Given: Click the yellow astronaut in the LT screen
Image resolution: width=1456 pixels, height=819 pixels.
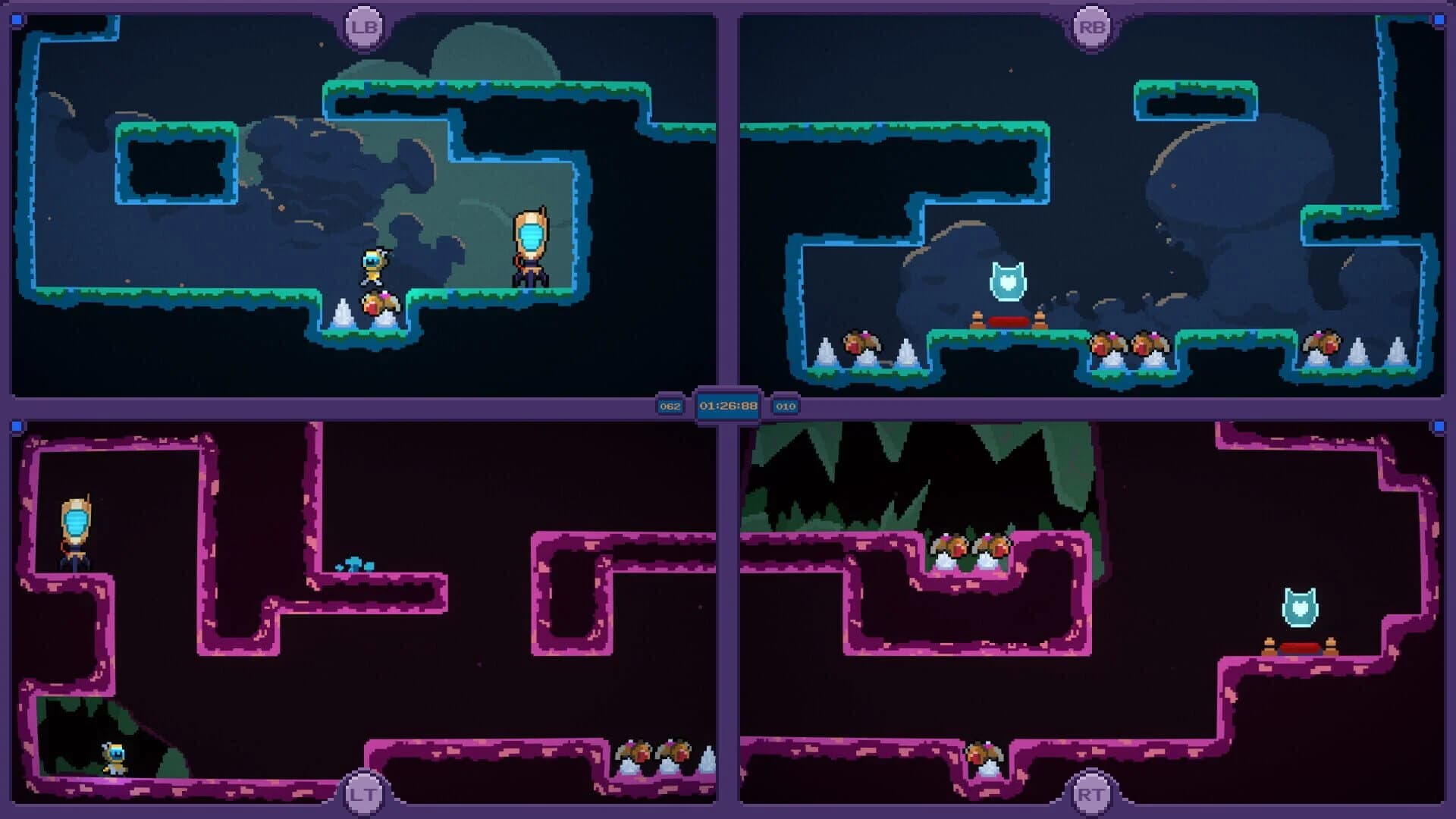Looking at the screenshot, I should (x=112, y=758).
